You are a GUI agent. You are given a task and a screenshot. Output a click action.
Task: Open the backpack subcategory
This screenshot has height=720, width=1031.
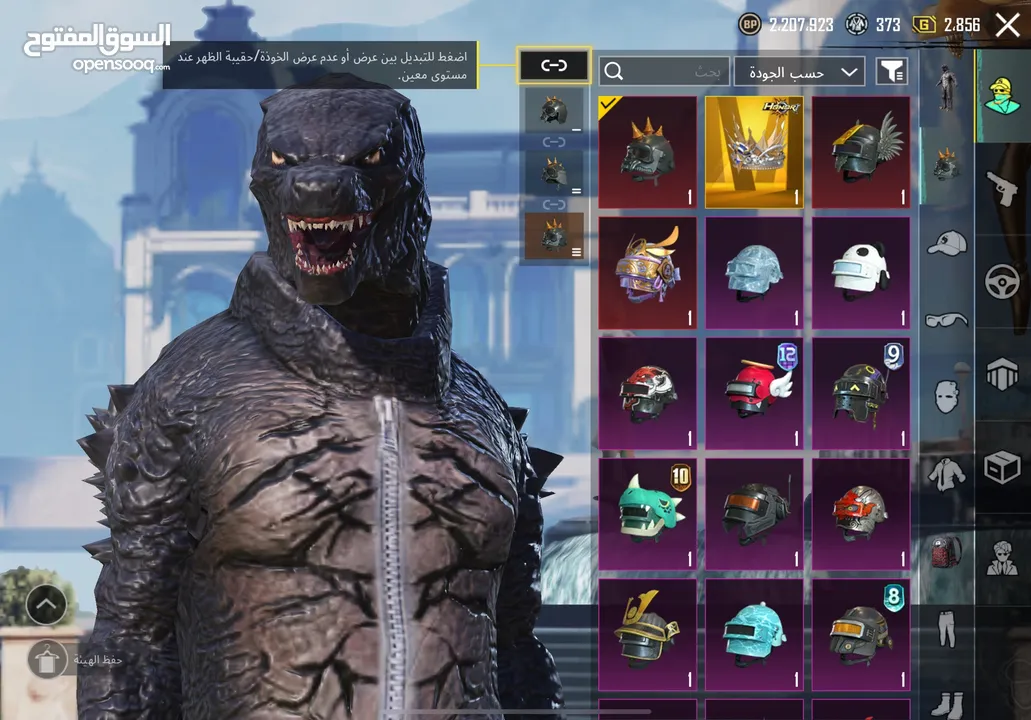[946, 551]
